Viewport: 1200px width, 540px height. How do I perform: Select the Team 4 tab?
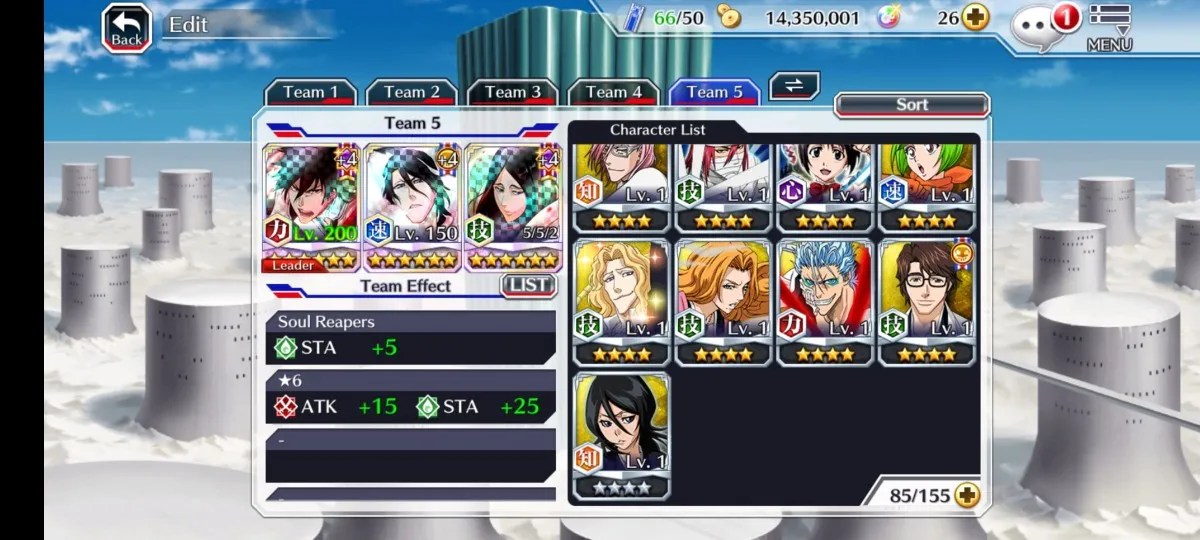coord(613,93)
